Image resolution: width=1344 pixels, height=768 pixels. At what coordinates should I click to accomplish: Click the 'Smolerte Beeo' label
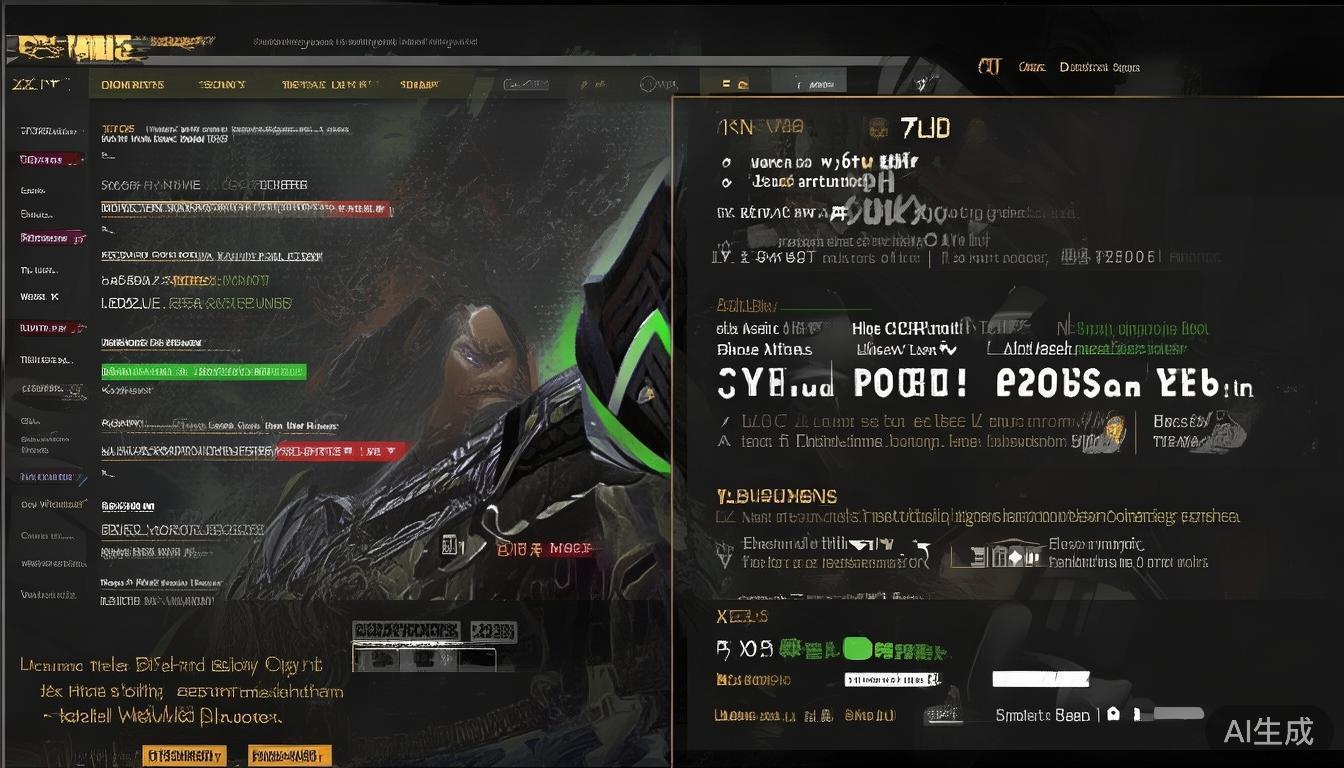[x=1042, y=715]
